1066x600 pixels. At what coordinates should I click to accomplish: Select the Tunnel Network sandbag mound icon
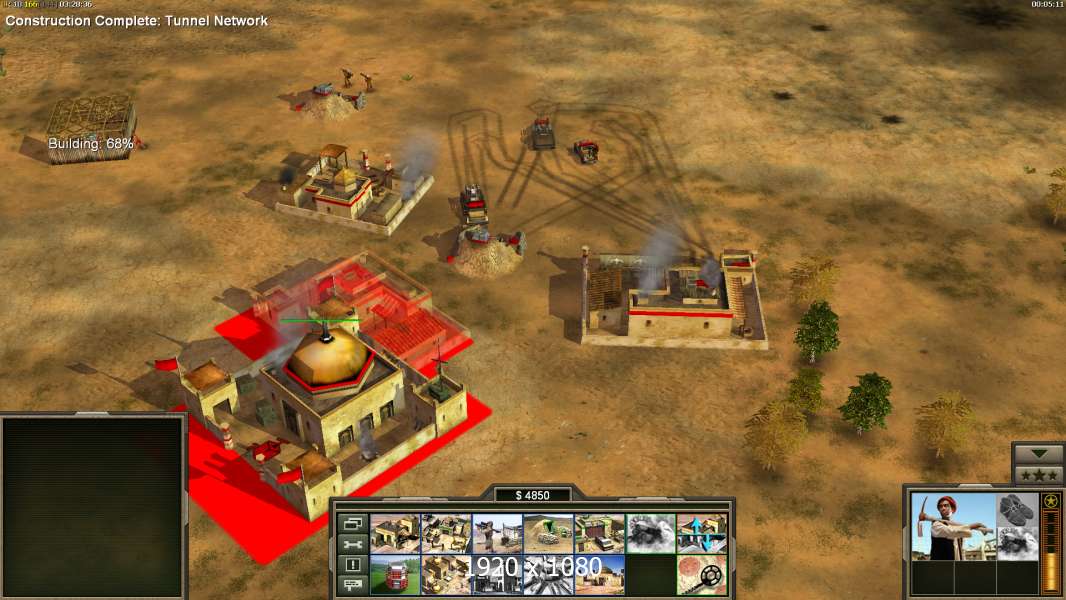pyautogui.click(x=548, y=534)
